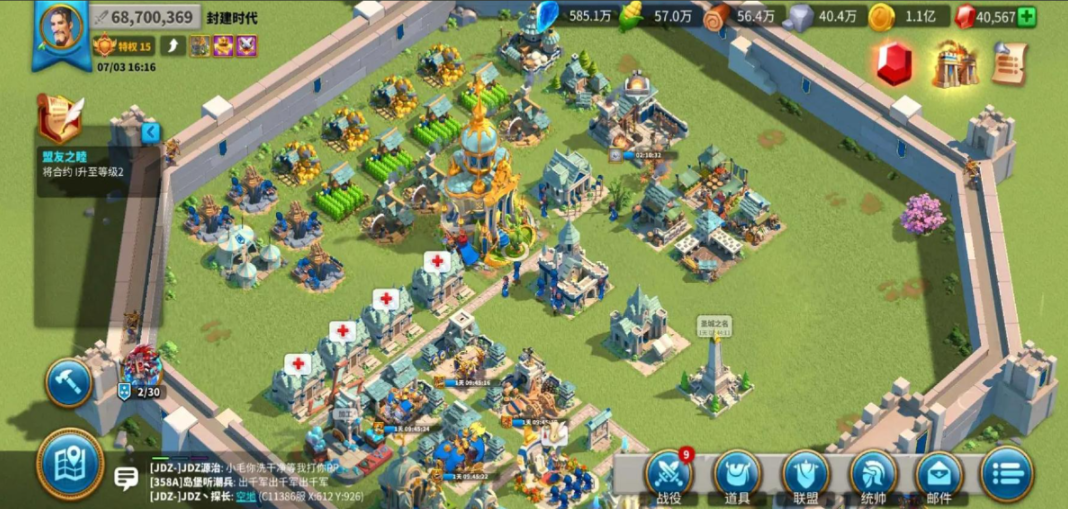
Task: Open the governor profile portrait
Action: [60, 28]
